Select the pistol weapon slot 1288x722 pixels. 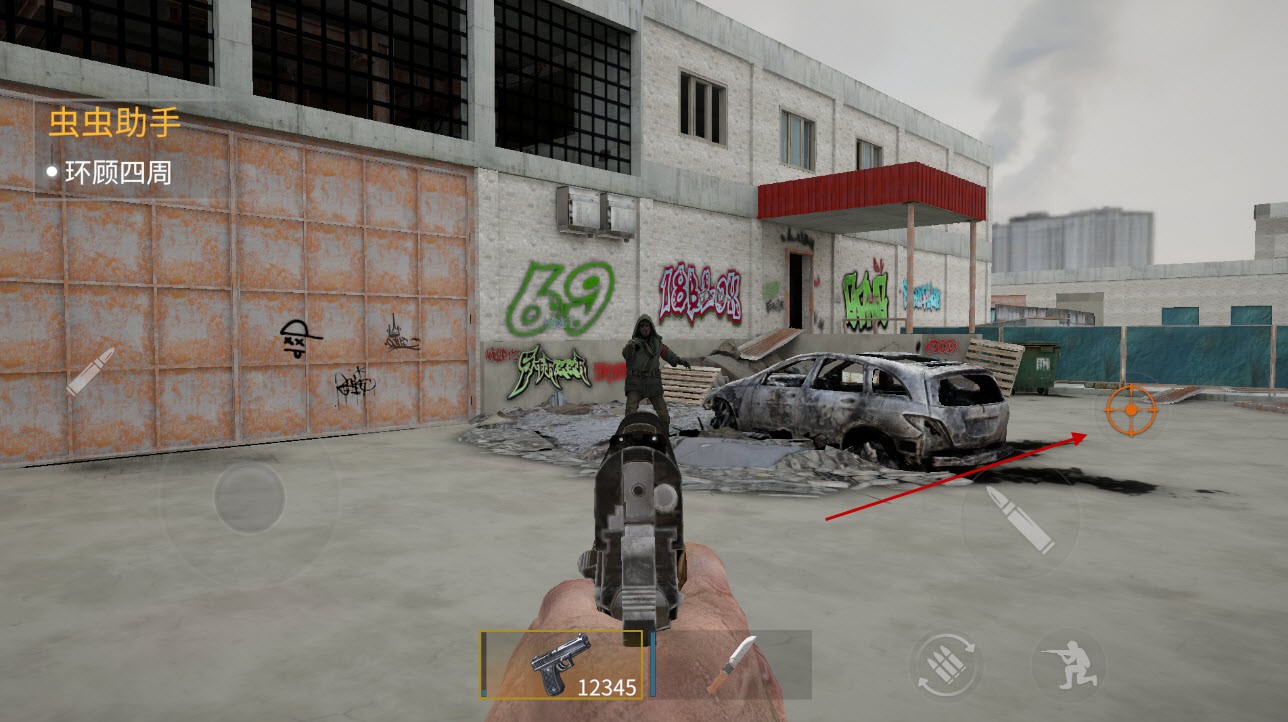(562, 663)
